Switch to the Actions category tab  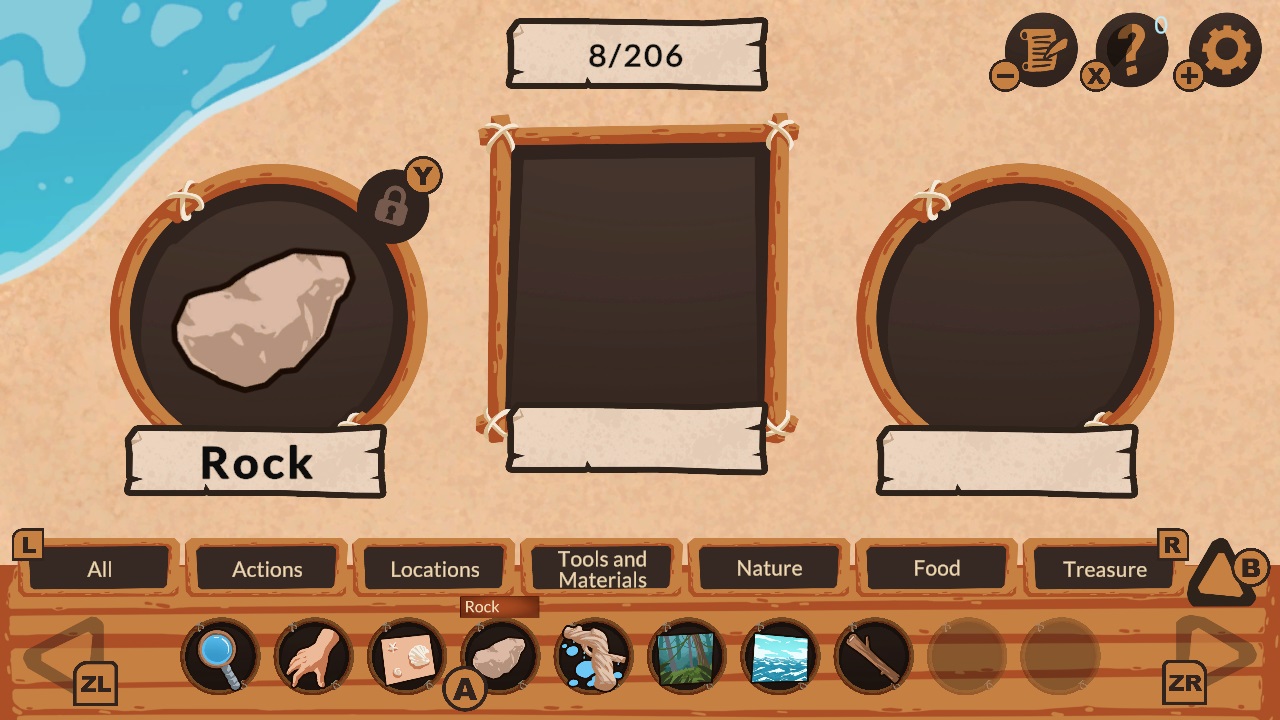[x=267, y=569]
